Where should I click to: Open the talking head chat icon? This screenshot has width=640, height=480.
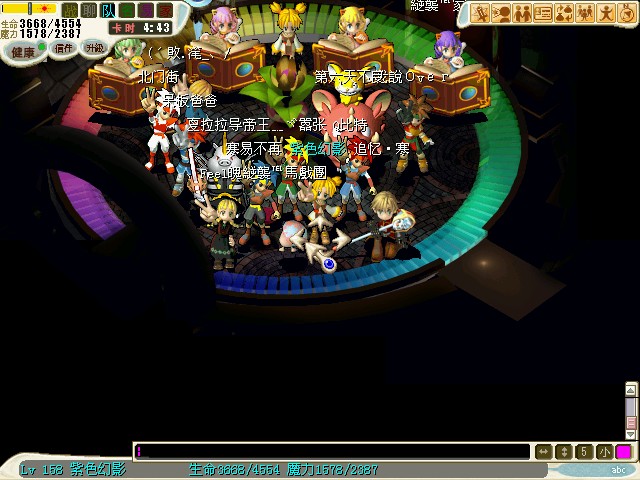click(501, 13)
